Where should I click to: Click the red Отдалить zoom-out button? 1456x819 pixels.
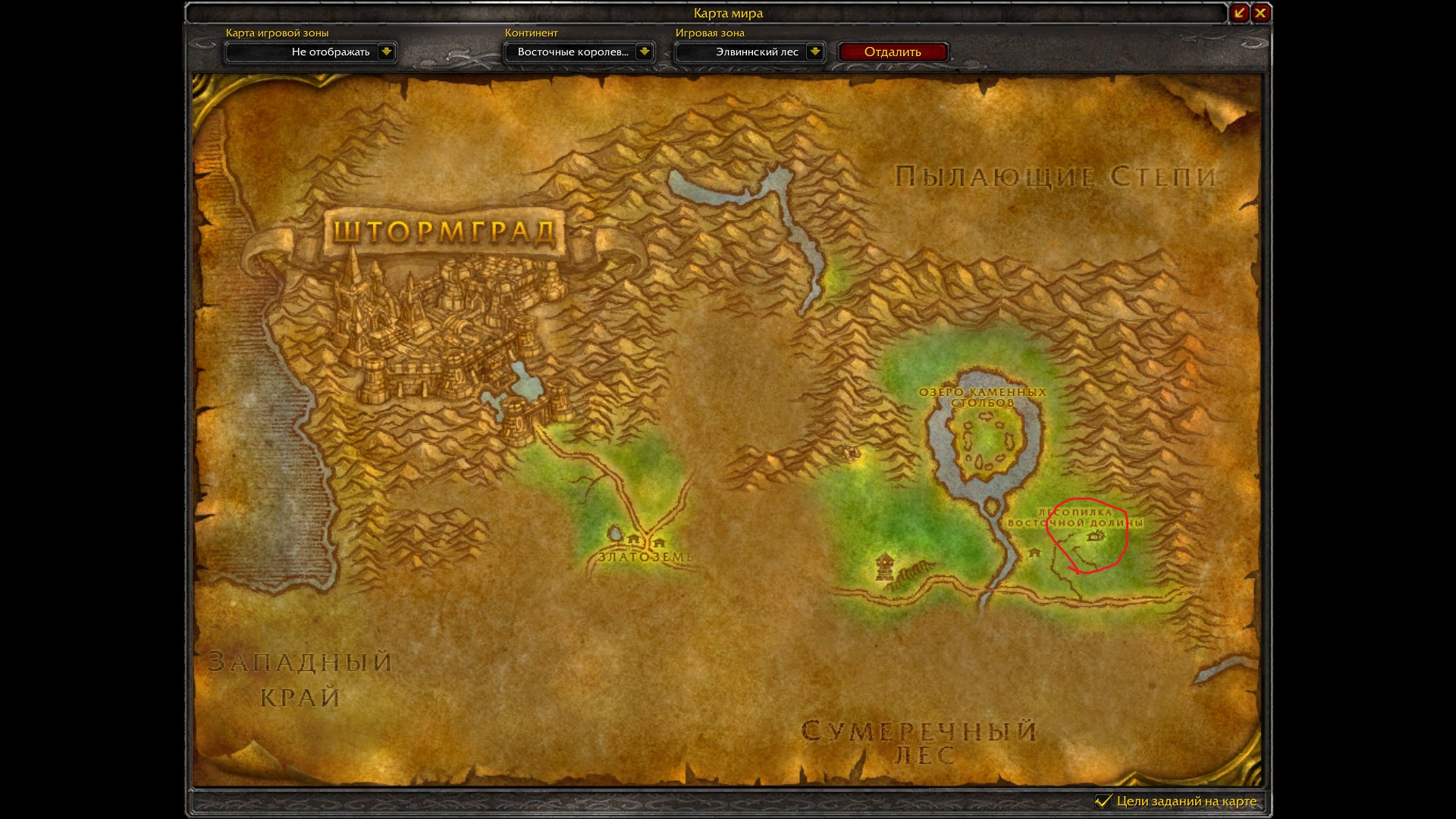pos(893,52)
